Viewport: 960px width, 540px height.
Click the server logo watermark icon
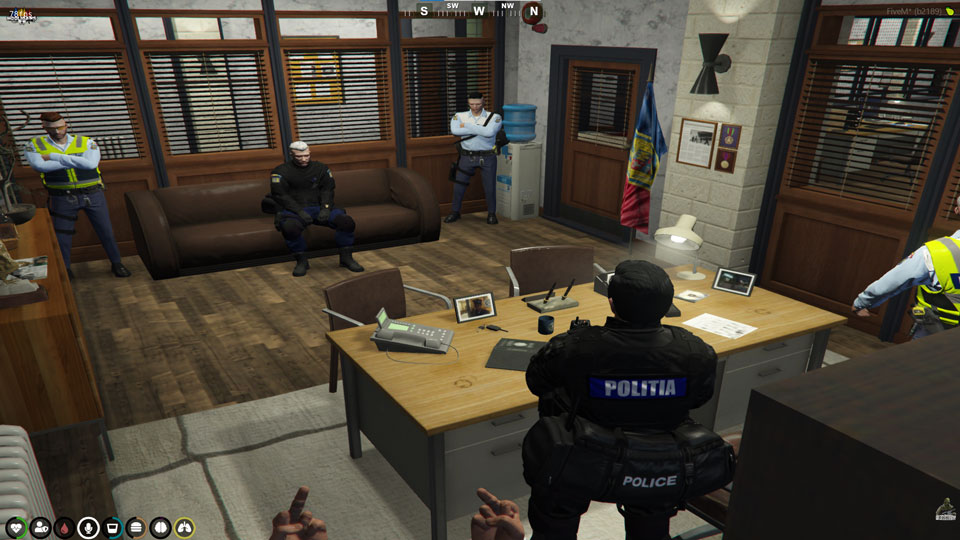(x=945, y=509)
